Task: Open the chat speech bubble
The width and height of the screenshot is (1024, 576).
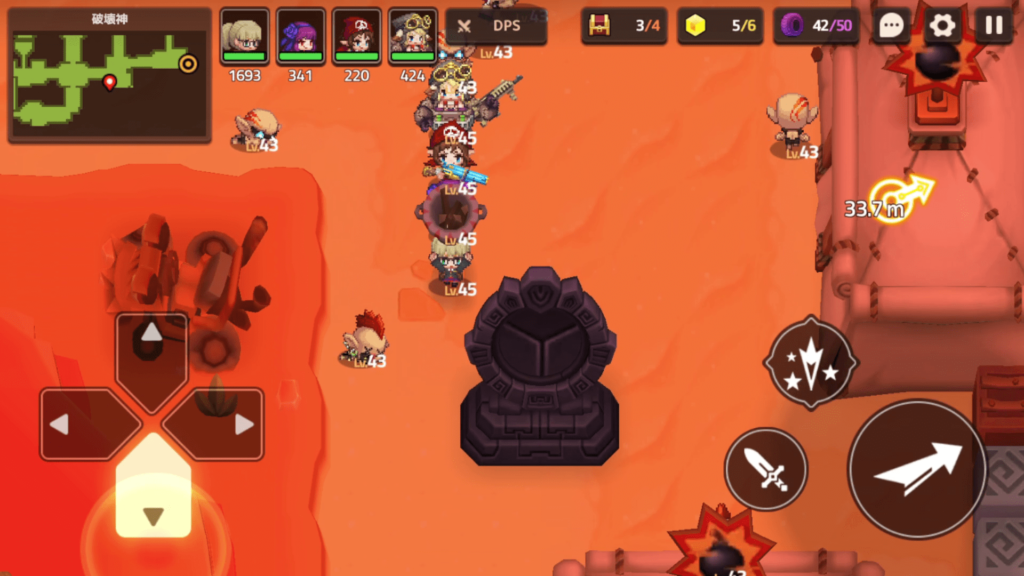Action: point(890,26)
